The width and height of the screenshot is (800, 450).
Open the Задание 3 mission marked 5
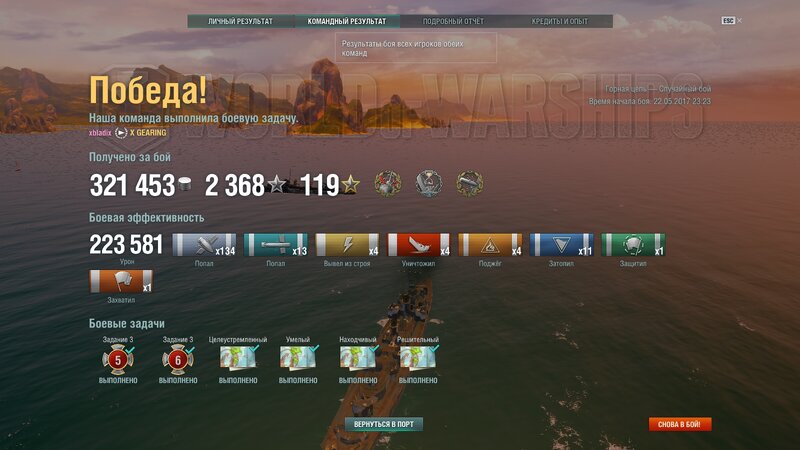coord(117,359)
